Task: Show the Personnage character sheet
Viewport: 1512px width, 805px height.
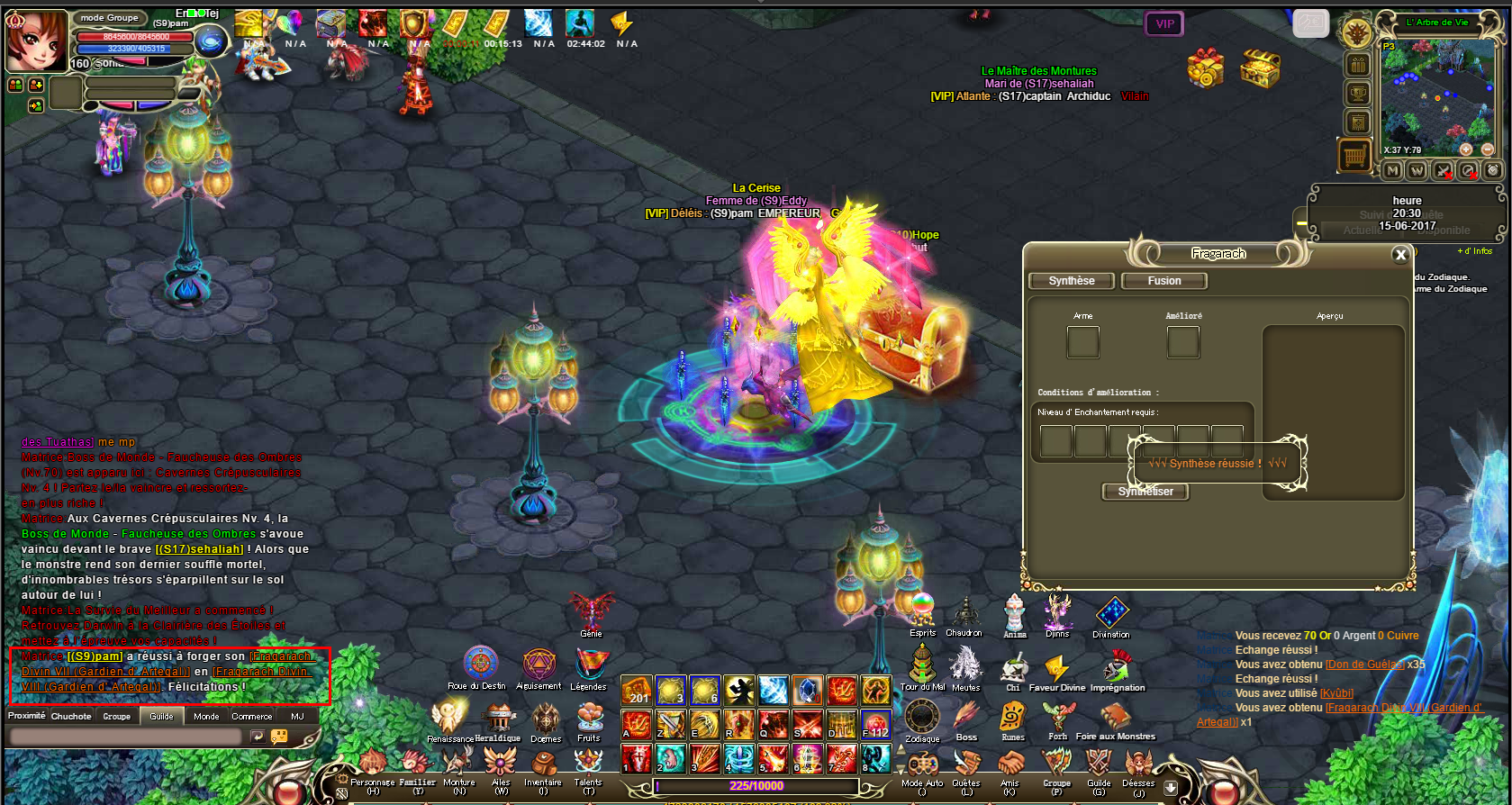Action: click(x=372, y=766)
